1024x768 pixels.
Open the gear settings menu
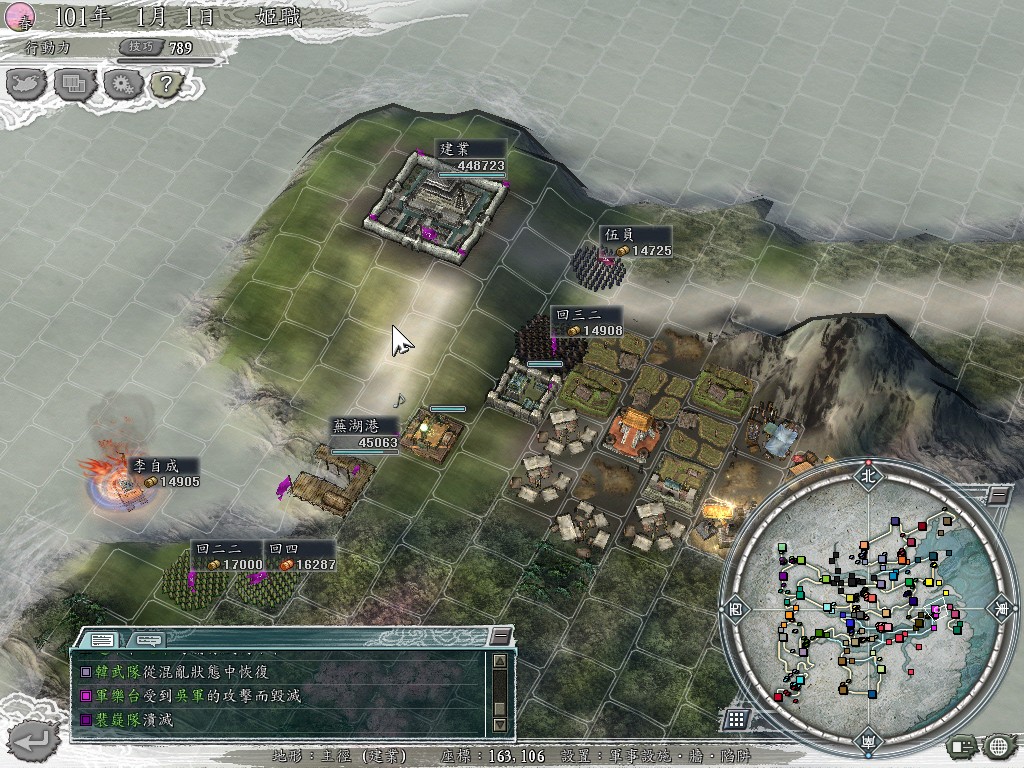pyautogui.click(x=120, y=84)
